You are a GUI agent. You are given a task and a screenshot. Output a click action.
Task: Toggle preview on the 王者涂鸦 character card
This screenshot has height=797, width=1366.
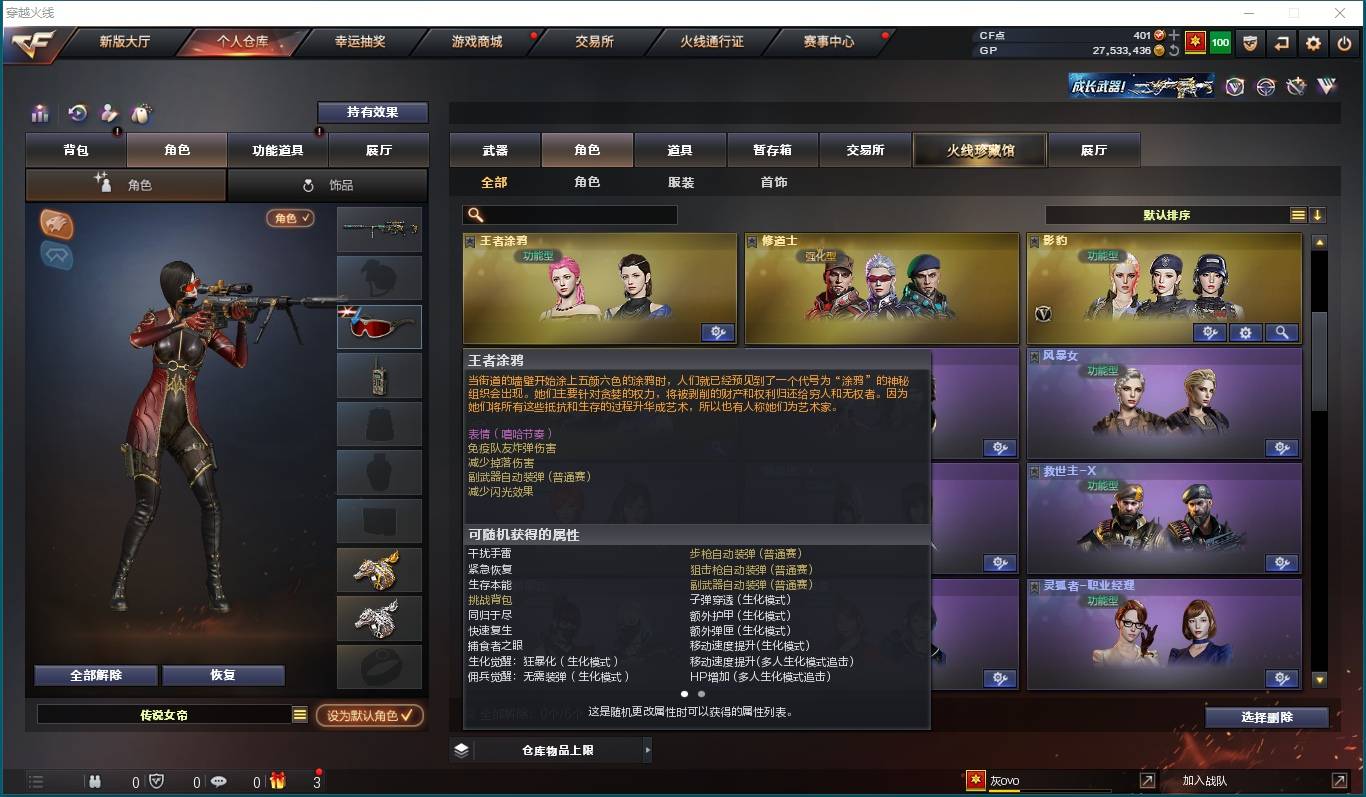coord(718,333)
